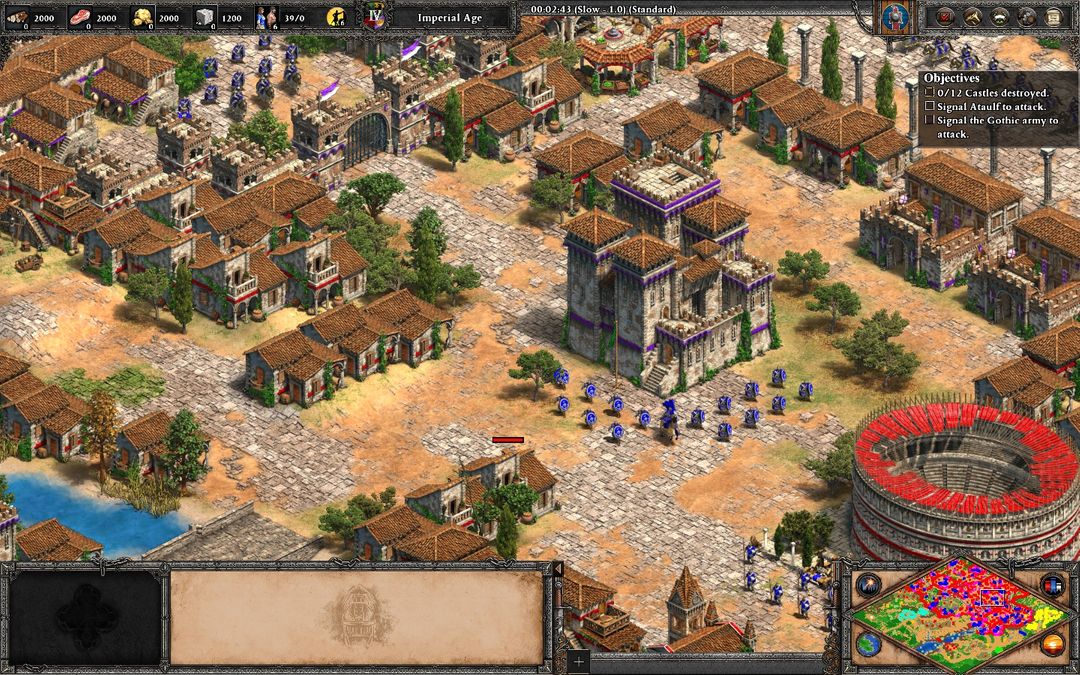Open the tech tree gears button
The height and width of the screenshot is (675, 1080).
[1026, 16]
